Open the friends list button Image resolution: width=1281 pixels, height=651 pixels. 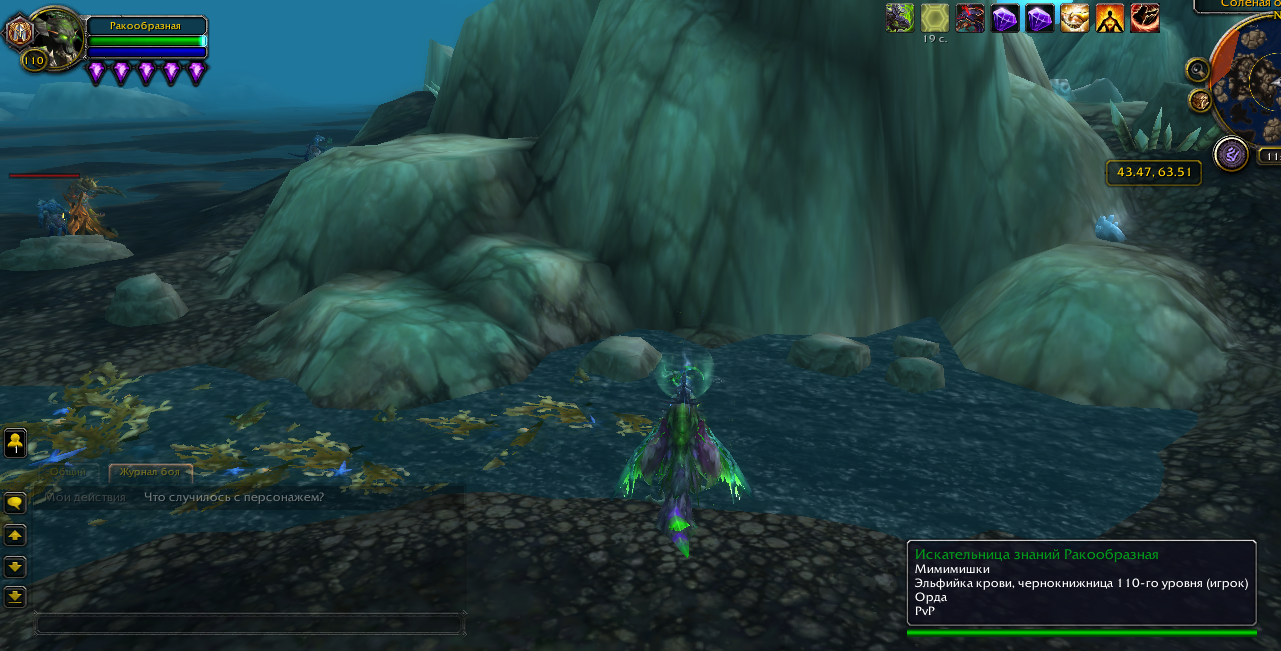tap(15, 441)
